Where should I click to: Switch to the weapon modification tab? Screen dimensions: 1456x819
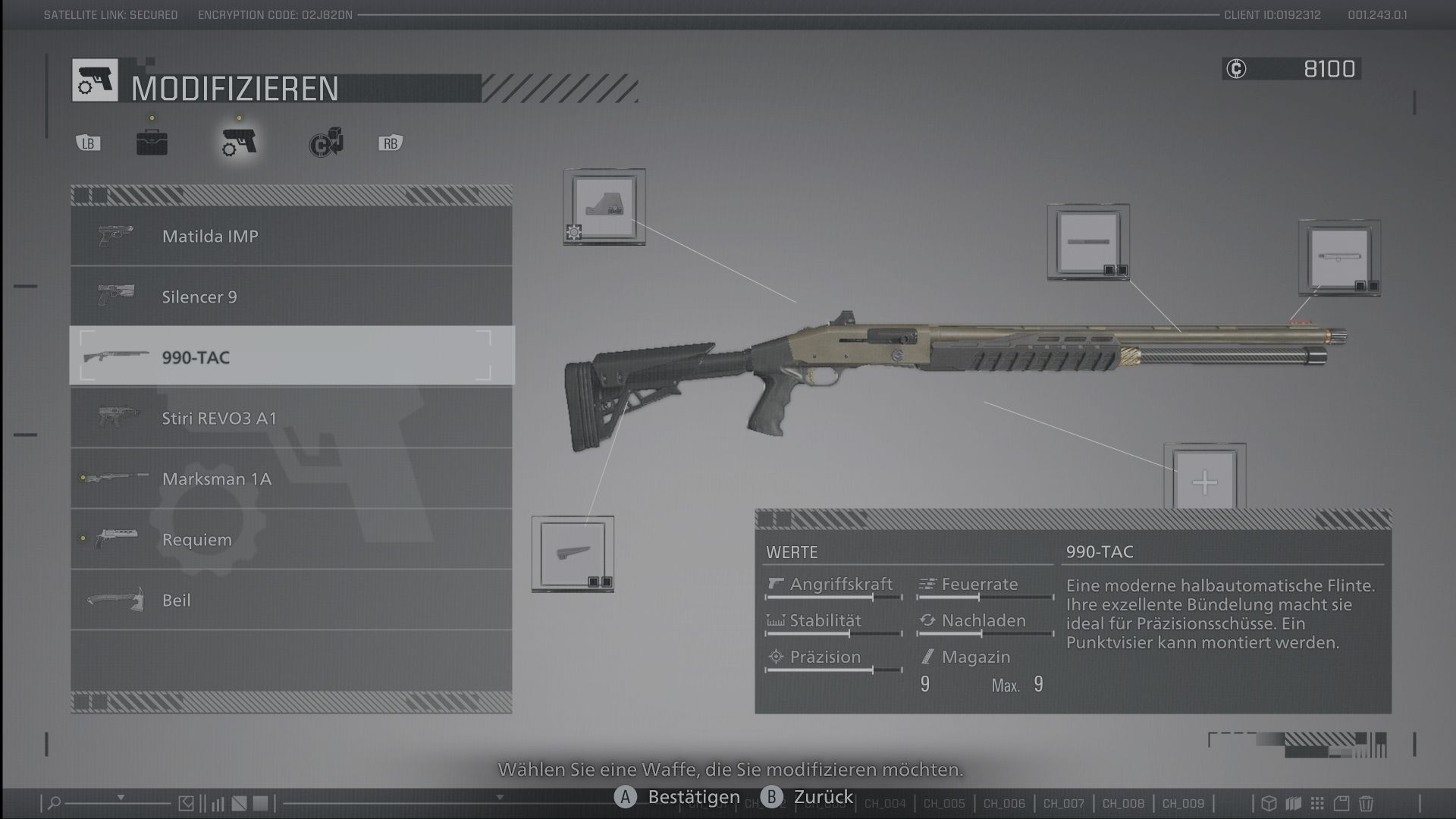239,142
